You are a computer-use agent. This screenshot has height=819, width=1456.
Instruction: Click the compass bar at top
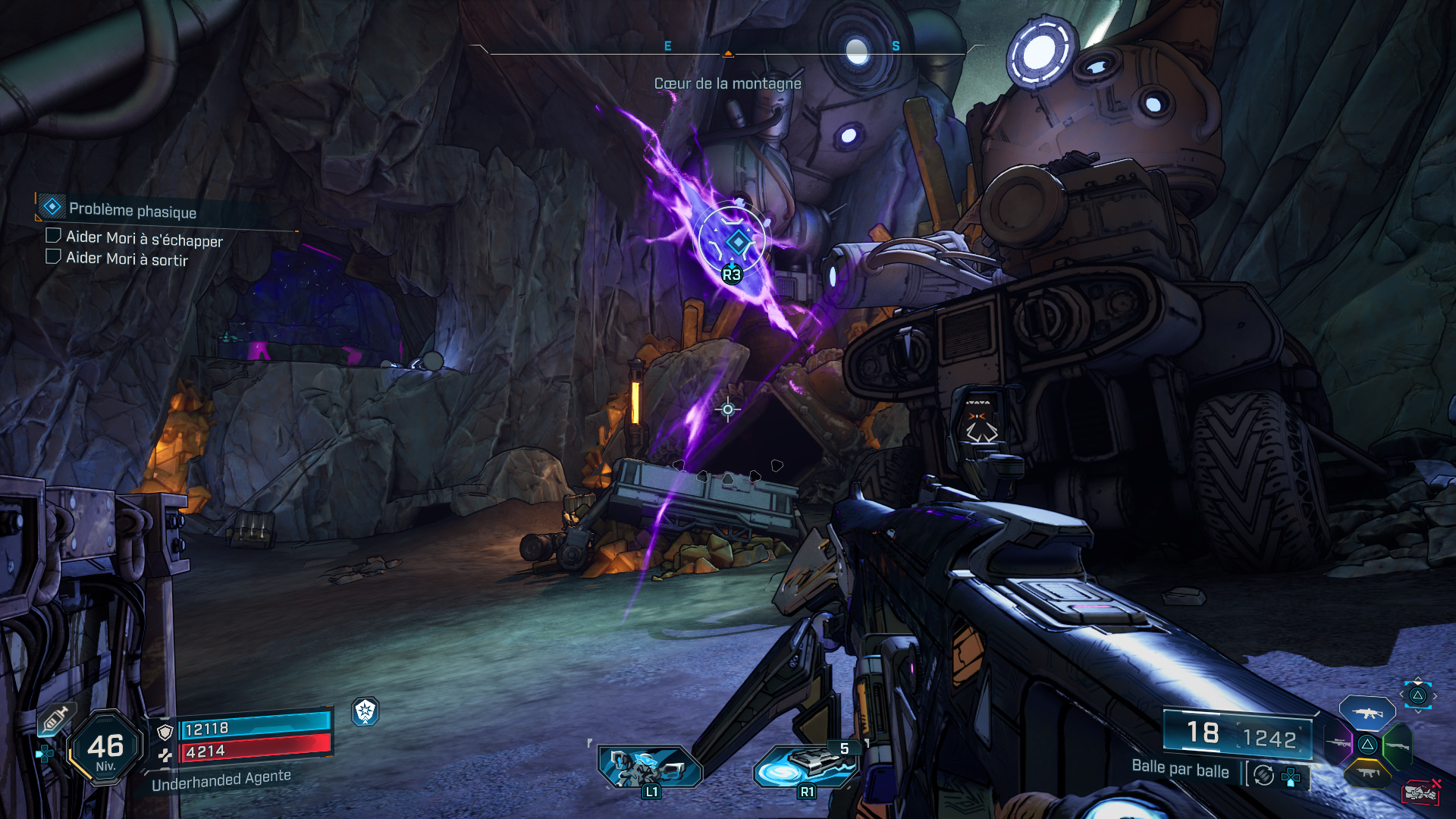point(728,50)
